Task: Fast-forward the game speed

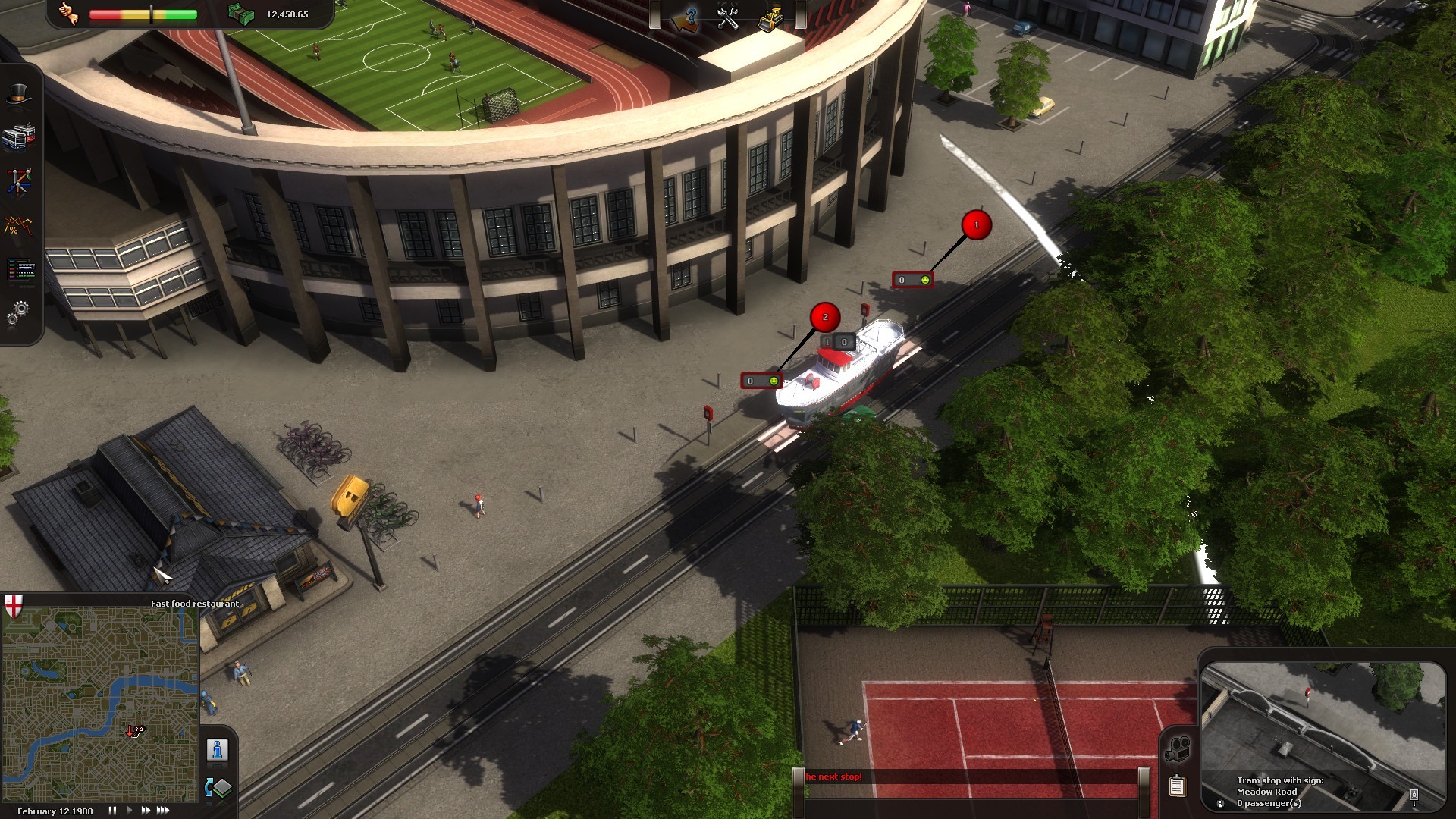Action: pyautogui.click(x=146, y=811)
